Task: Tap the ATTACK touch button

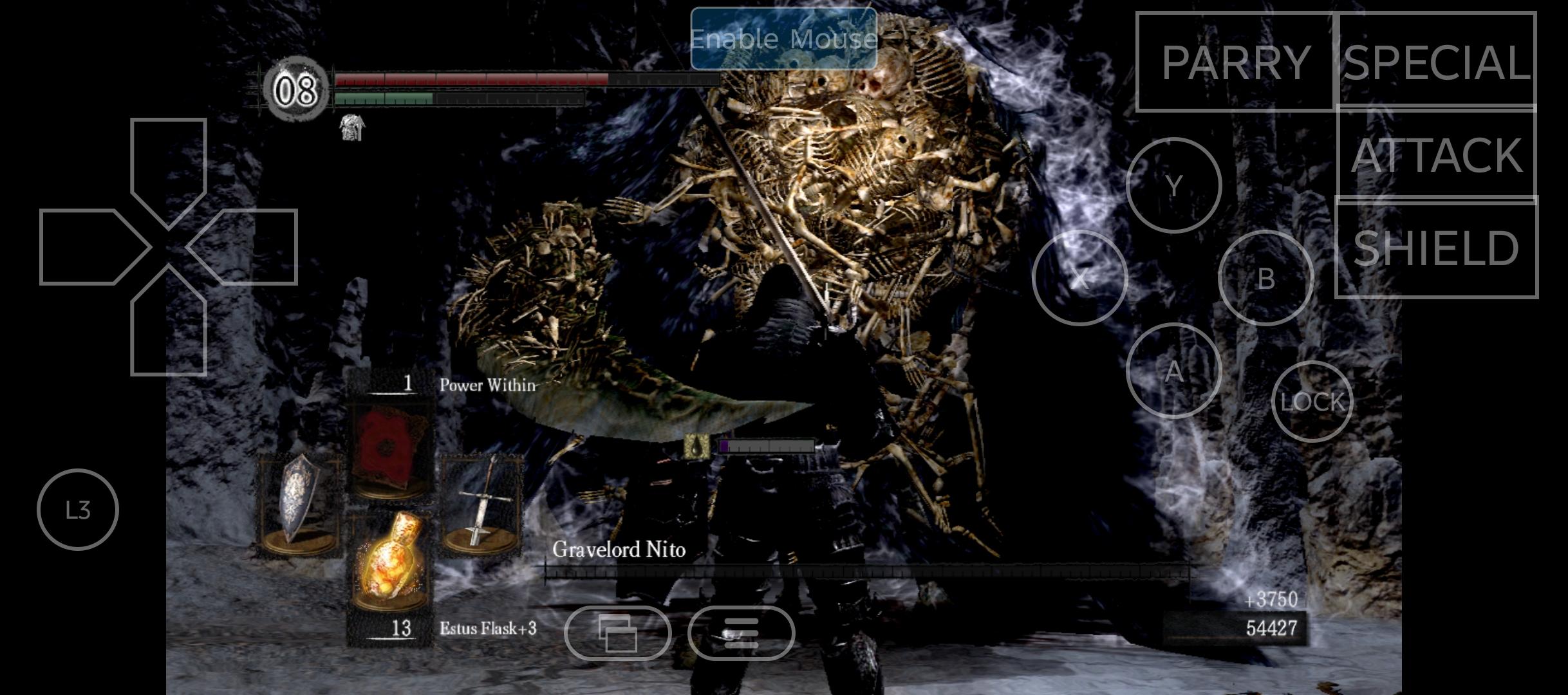Action: click(1437, 154)
